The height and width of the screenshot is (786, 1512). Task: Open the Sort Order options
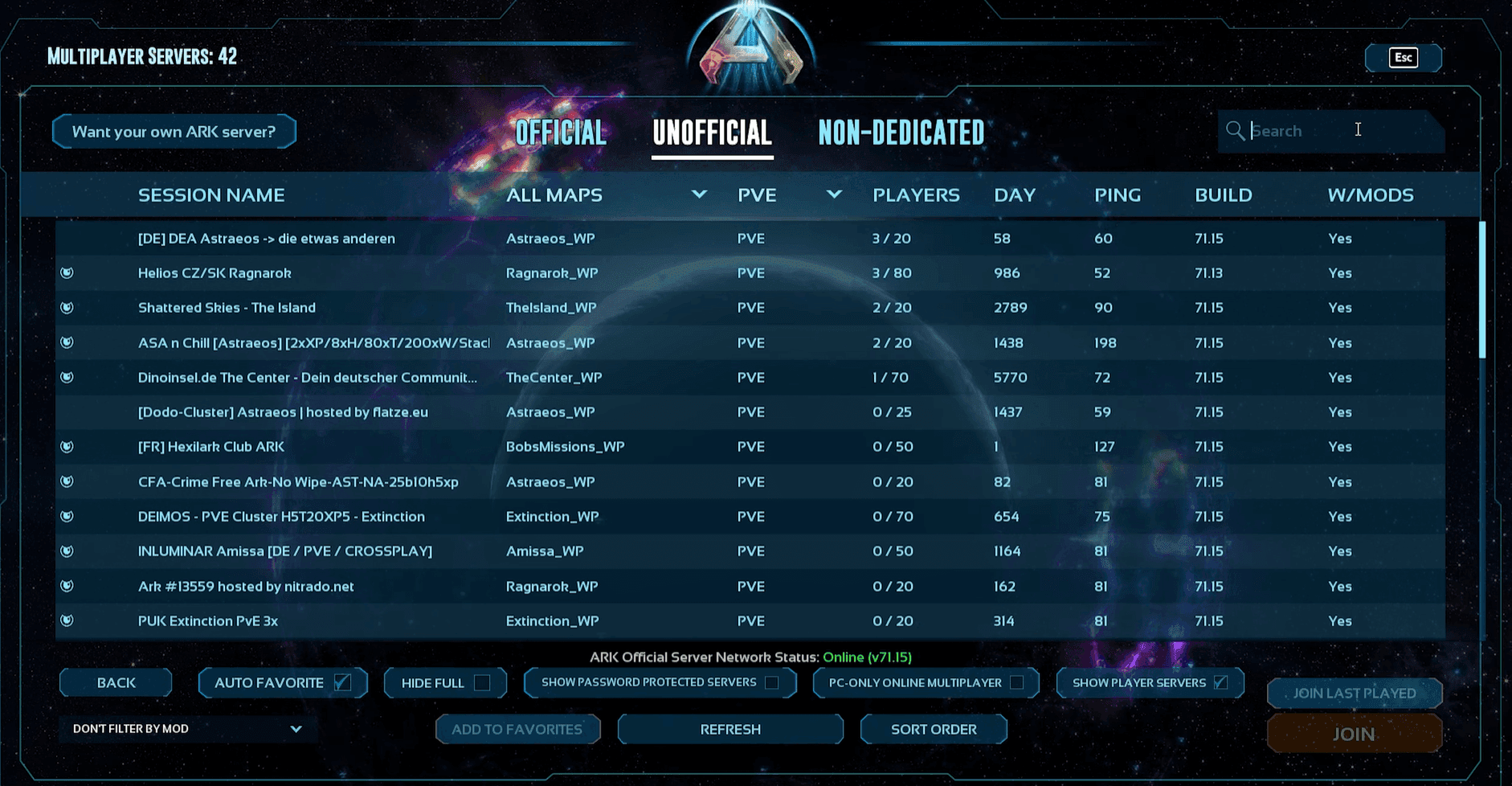point(934,730)
